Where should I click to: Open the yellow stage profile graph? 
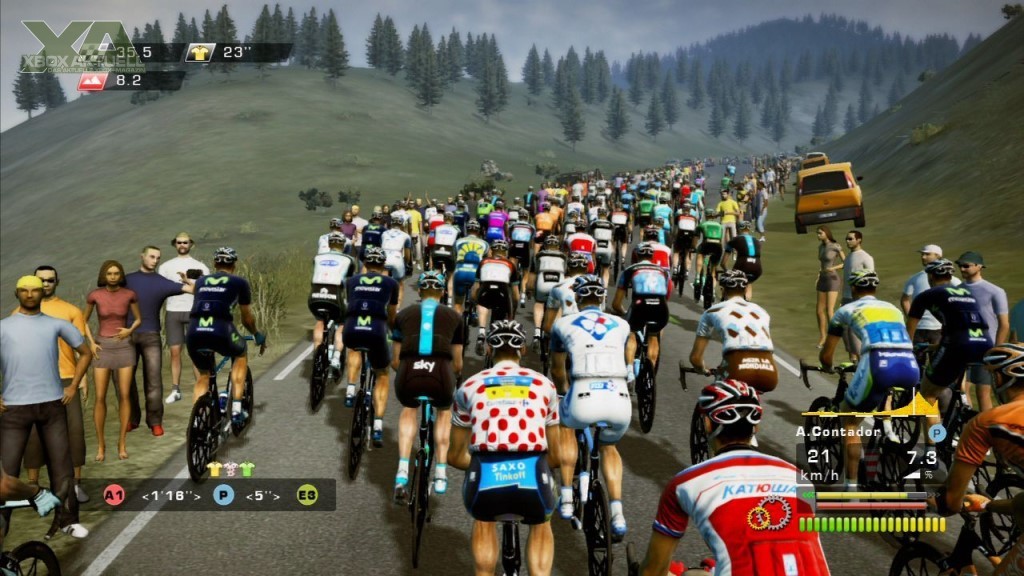tap(872, 405)
